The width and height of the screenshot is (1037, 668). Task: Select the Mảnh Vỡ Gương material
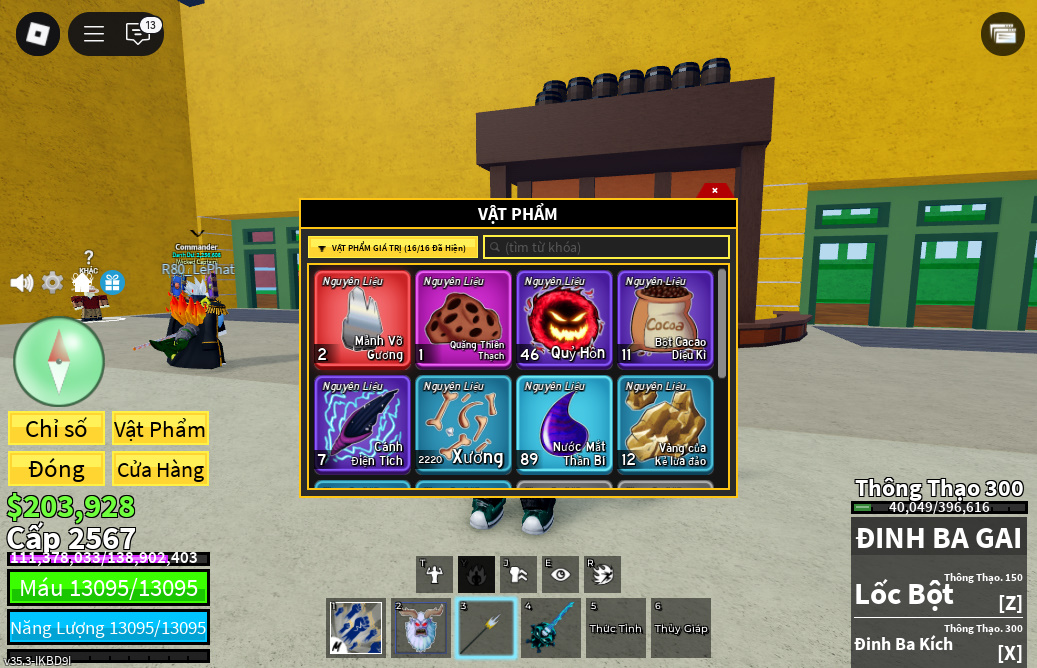pyautogui.click(x=362, y=319)
